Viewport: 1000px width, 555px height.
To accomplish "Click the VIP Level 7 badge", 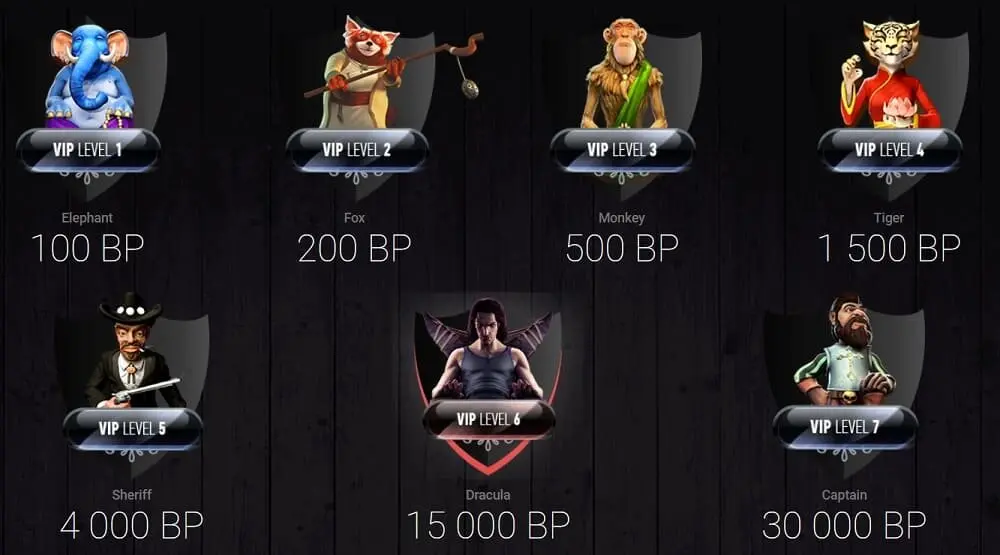I will [x=845, y=427].
